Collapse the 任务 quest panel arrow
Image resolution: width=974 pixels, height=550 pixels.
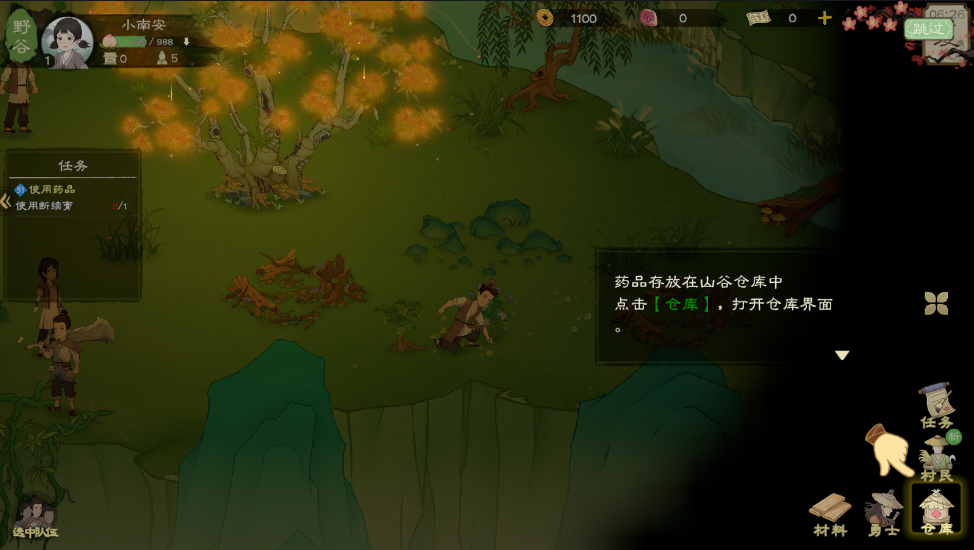click(x=6, y=201)
